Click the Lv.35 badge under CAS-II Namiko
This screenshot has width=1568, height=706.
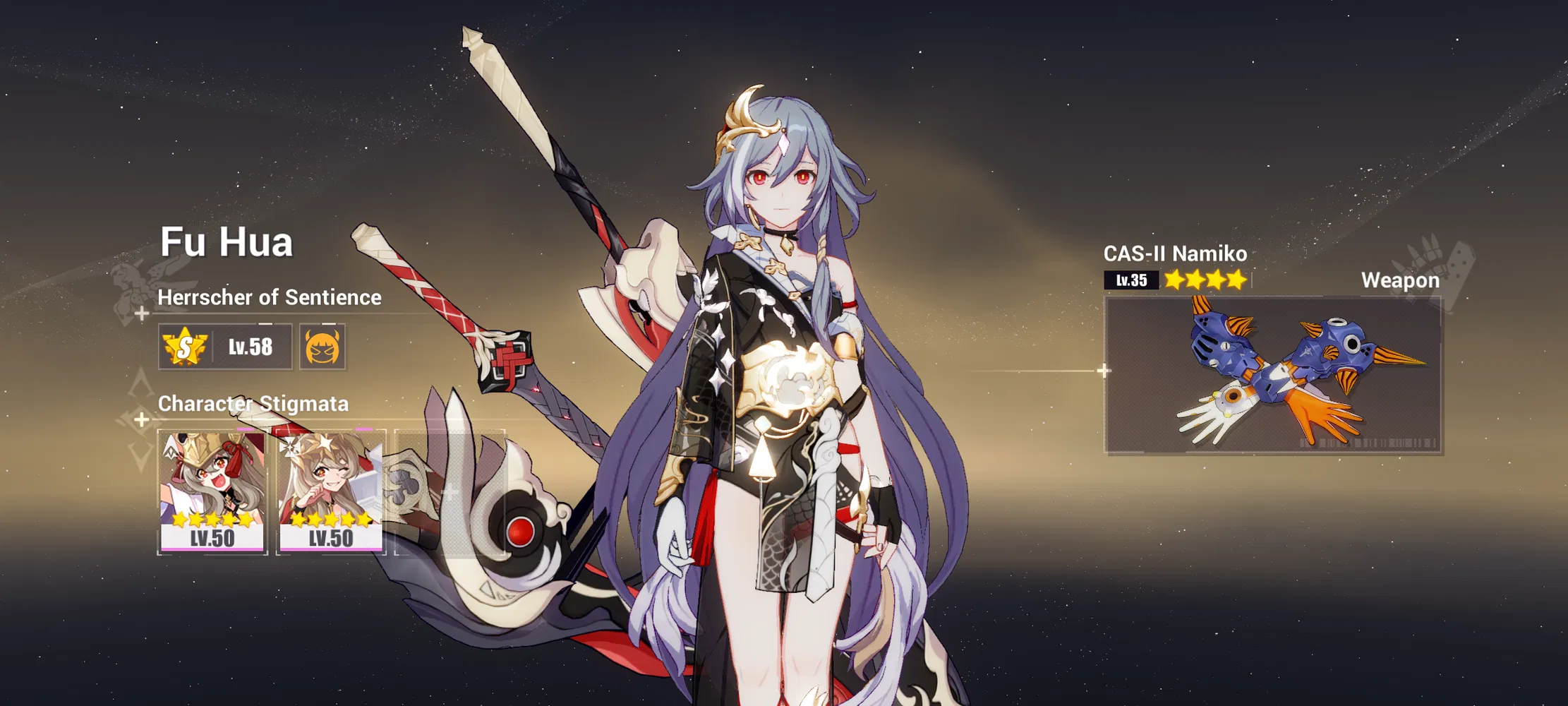click(x=1131, y=280)
